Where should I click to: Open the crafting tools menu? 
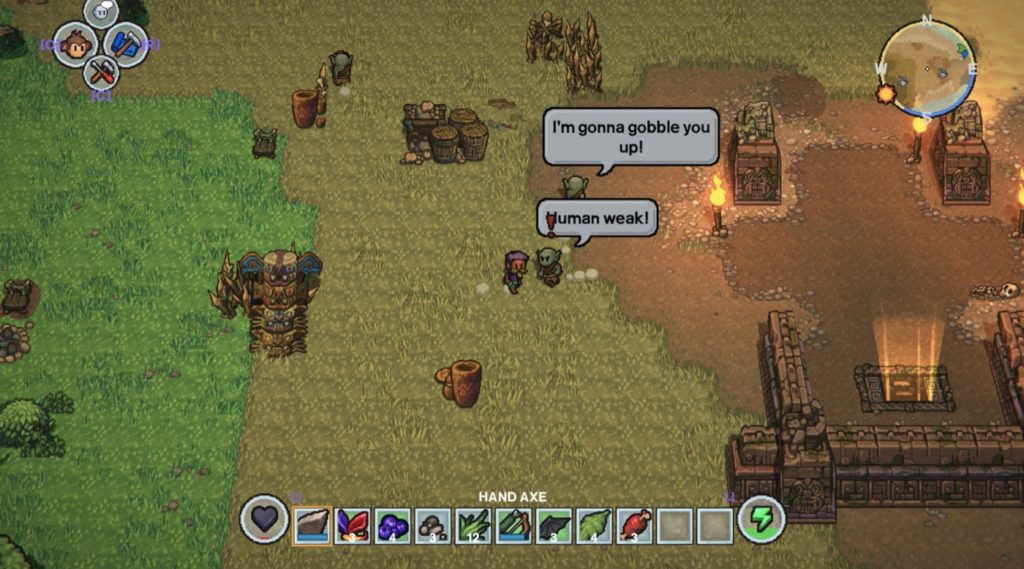coord(100,71)
